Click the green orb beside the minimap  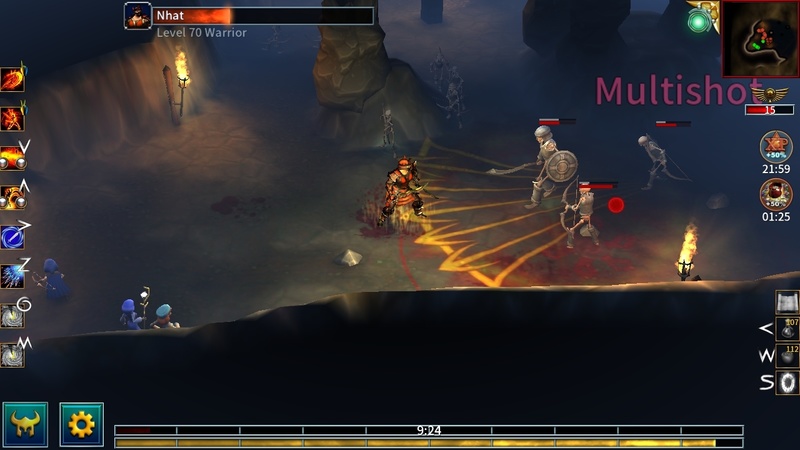tap(697, 20)
